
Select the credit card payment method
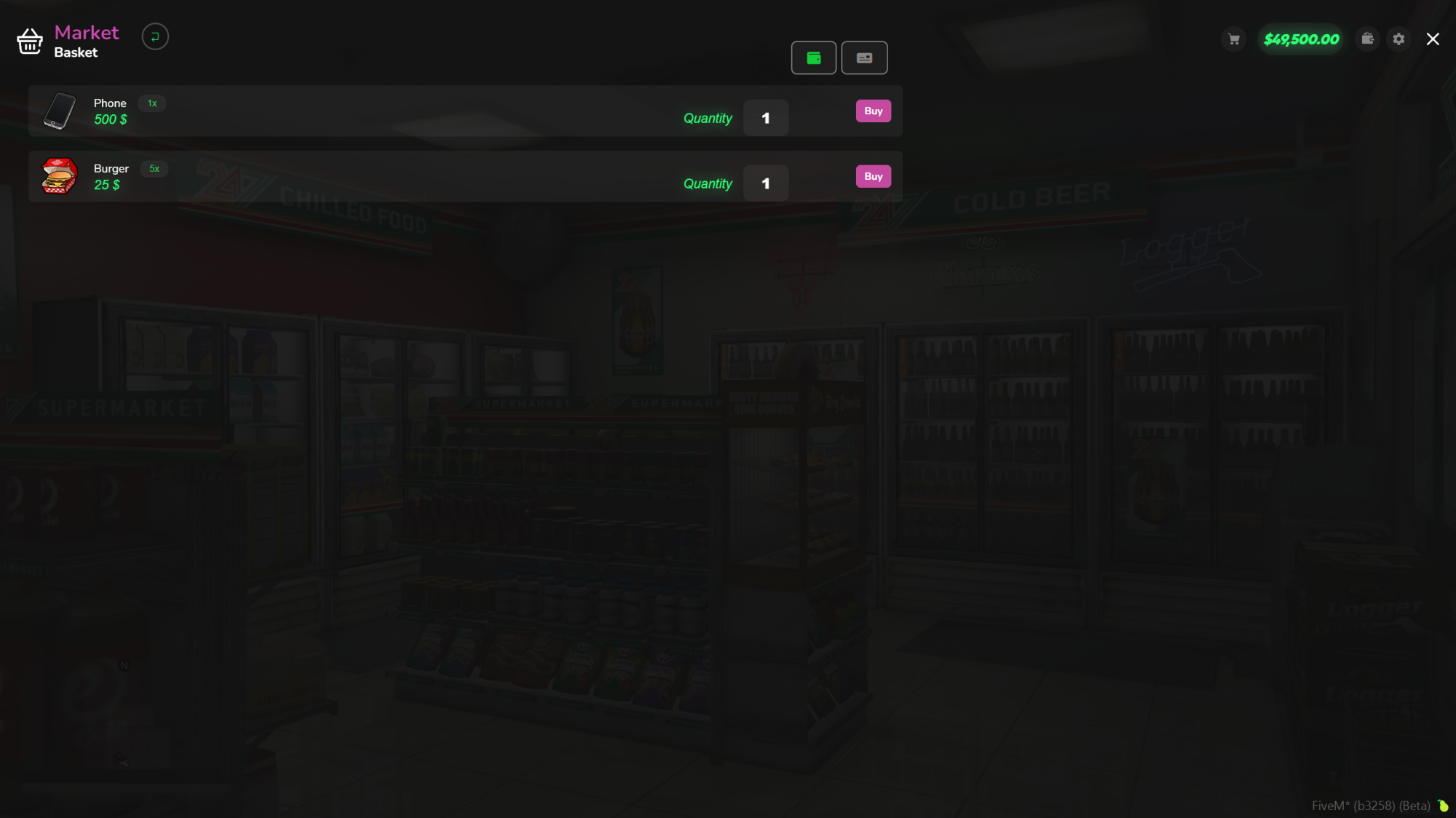(864, 57)
